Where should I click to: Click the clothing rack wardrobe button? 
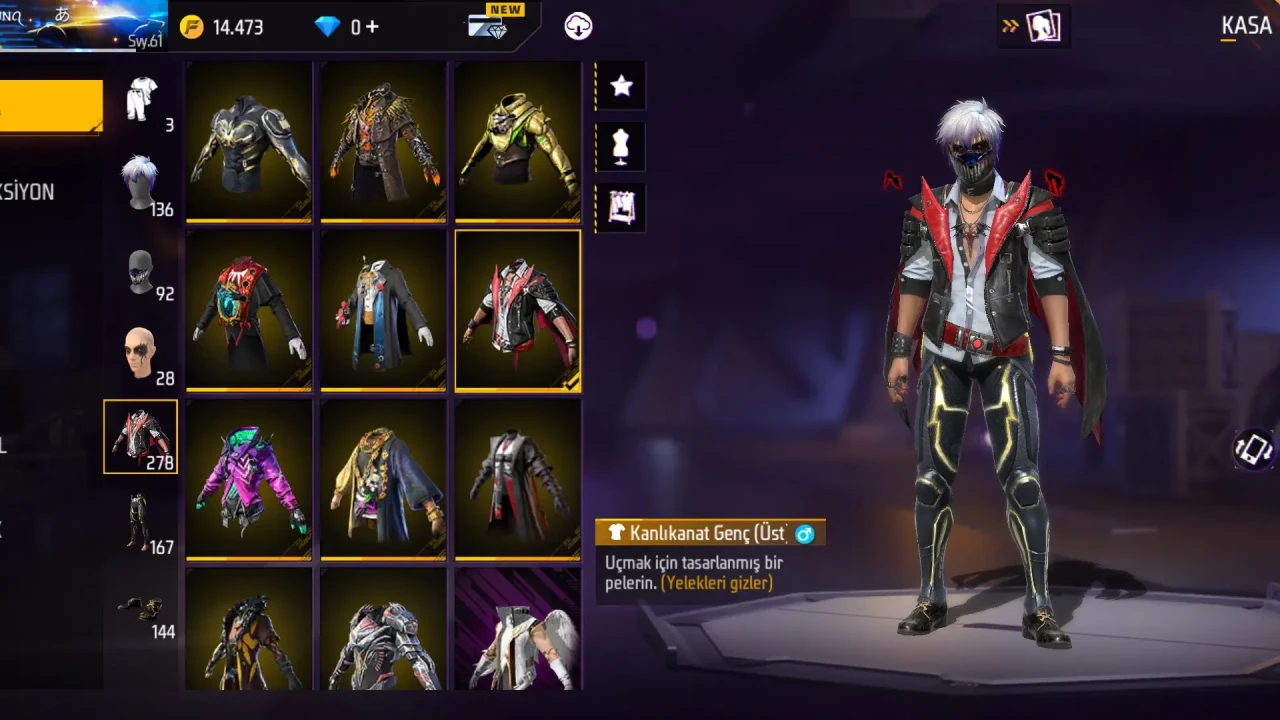coord(621,208)
